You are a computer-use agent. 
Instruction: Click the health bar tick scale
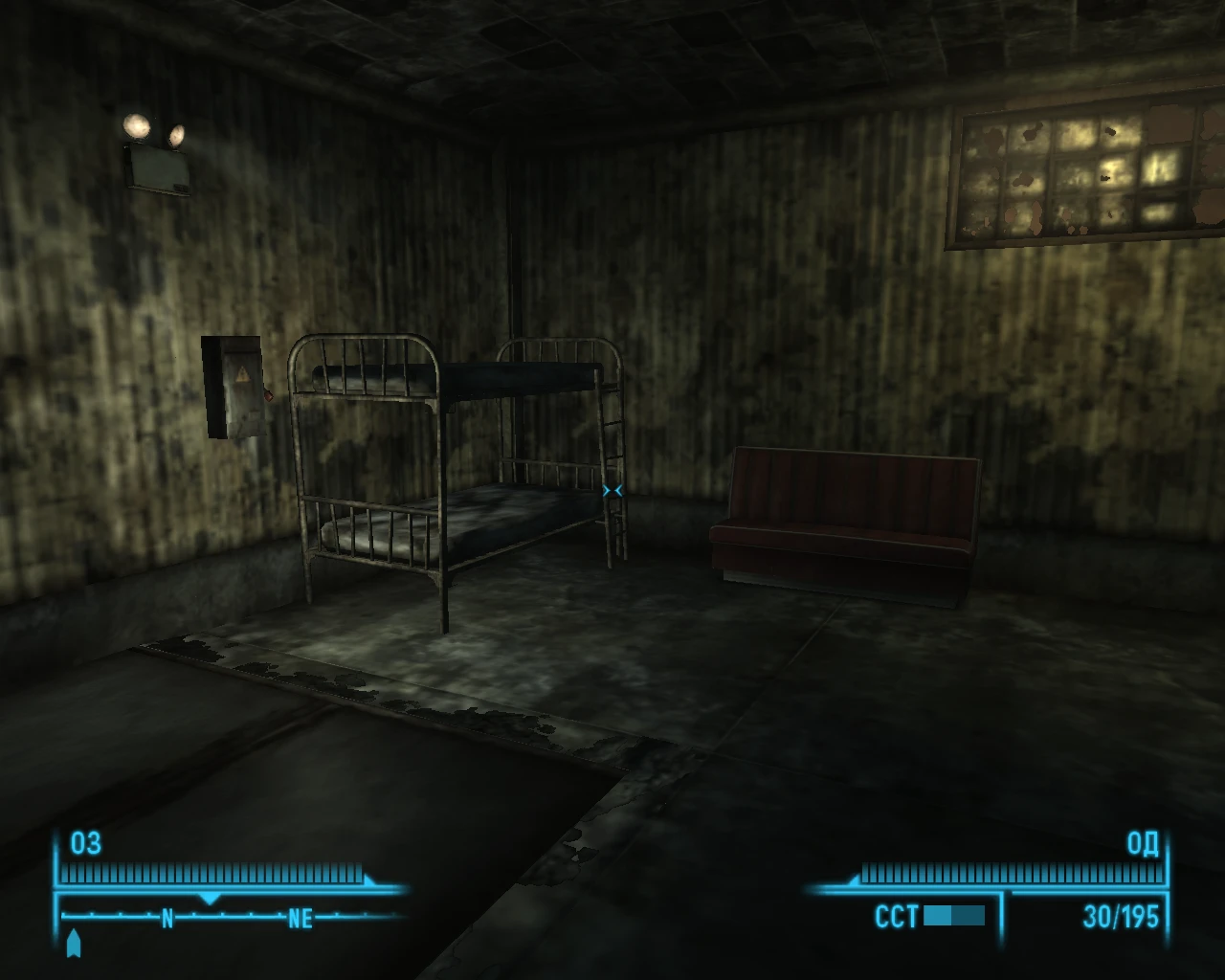click(x=211, y=874)
